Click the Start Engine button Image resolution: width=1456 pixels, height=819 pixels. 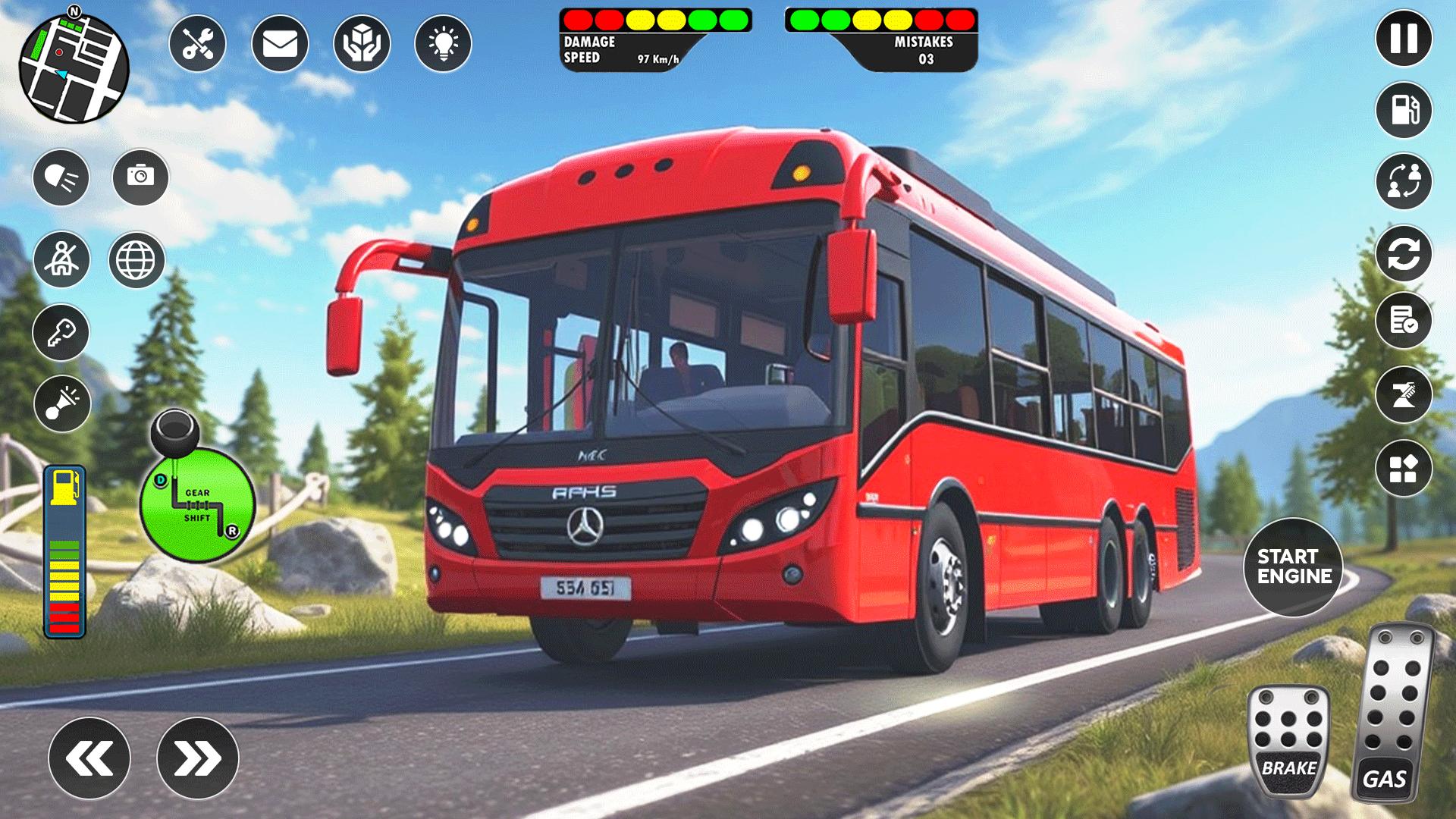[1293, 566]
